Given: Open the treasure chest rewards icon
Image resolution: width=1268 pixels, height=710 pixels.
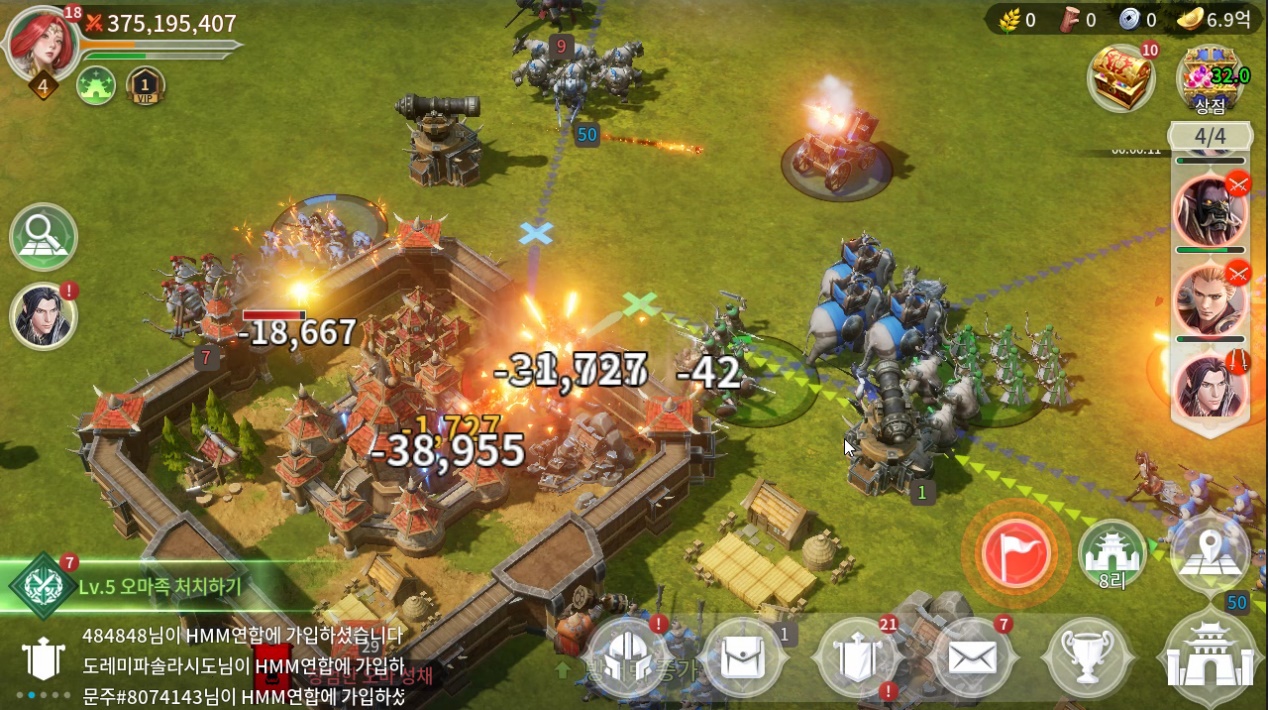Looking at the screenshot, I should pyautogui.click(x=1121, y=77).
